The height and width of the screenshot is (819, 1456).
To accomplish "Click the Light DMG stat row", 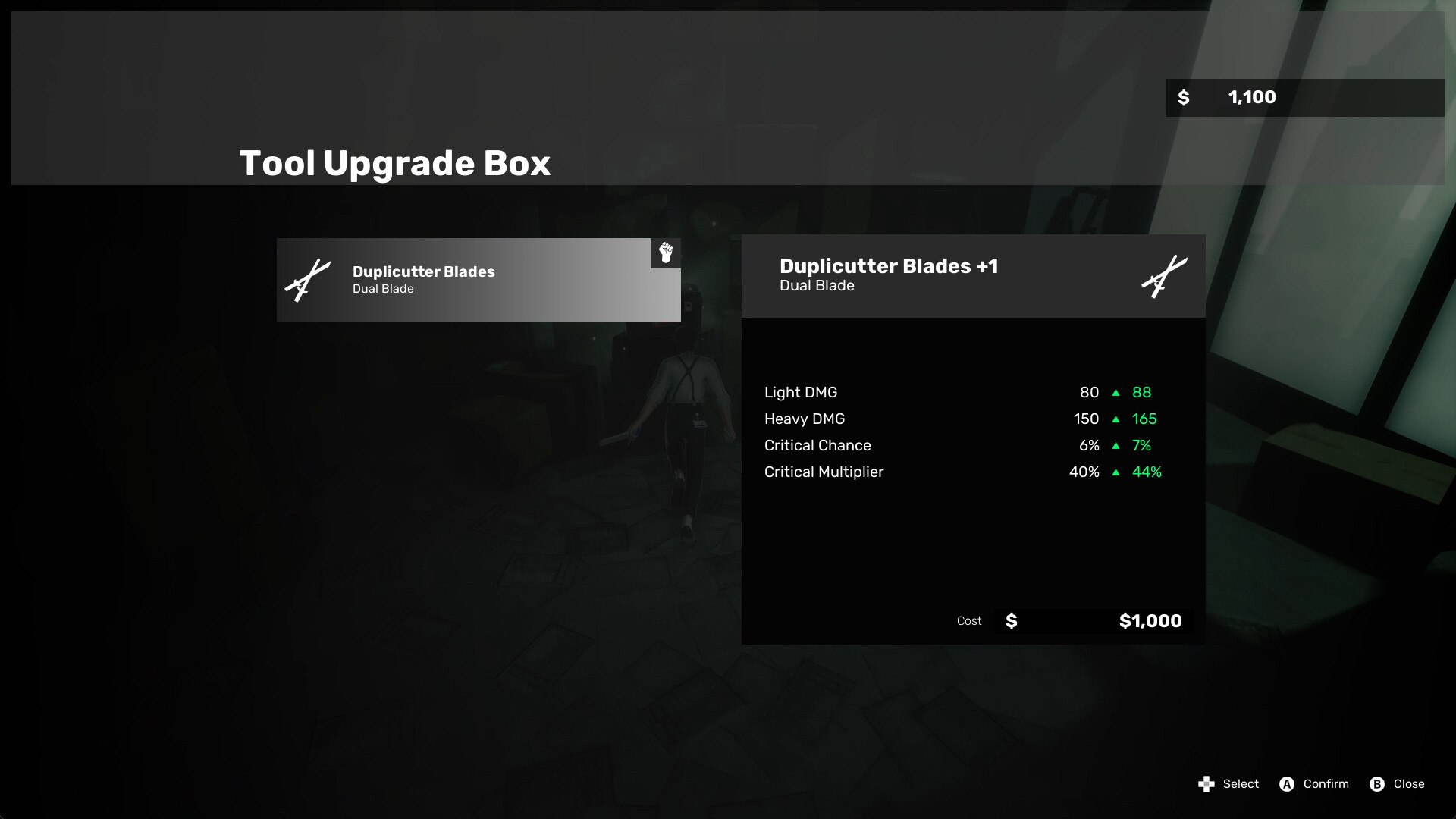I will click(x=801, y=392).
